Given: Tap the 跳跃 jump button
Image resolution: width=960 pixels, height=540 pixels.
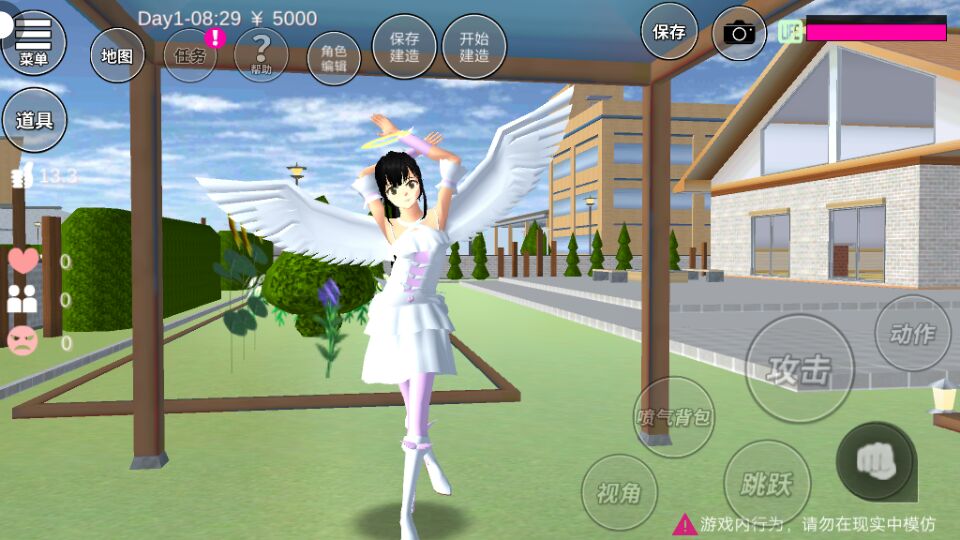Looking at the screenshot, I should tap(767, 484).
